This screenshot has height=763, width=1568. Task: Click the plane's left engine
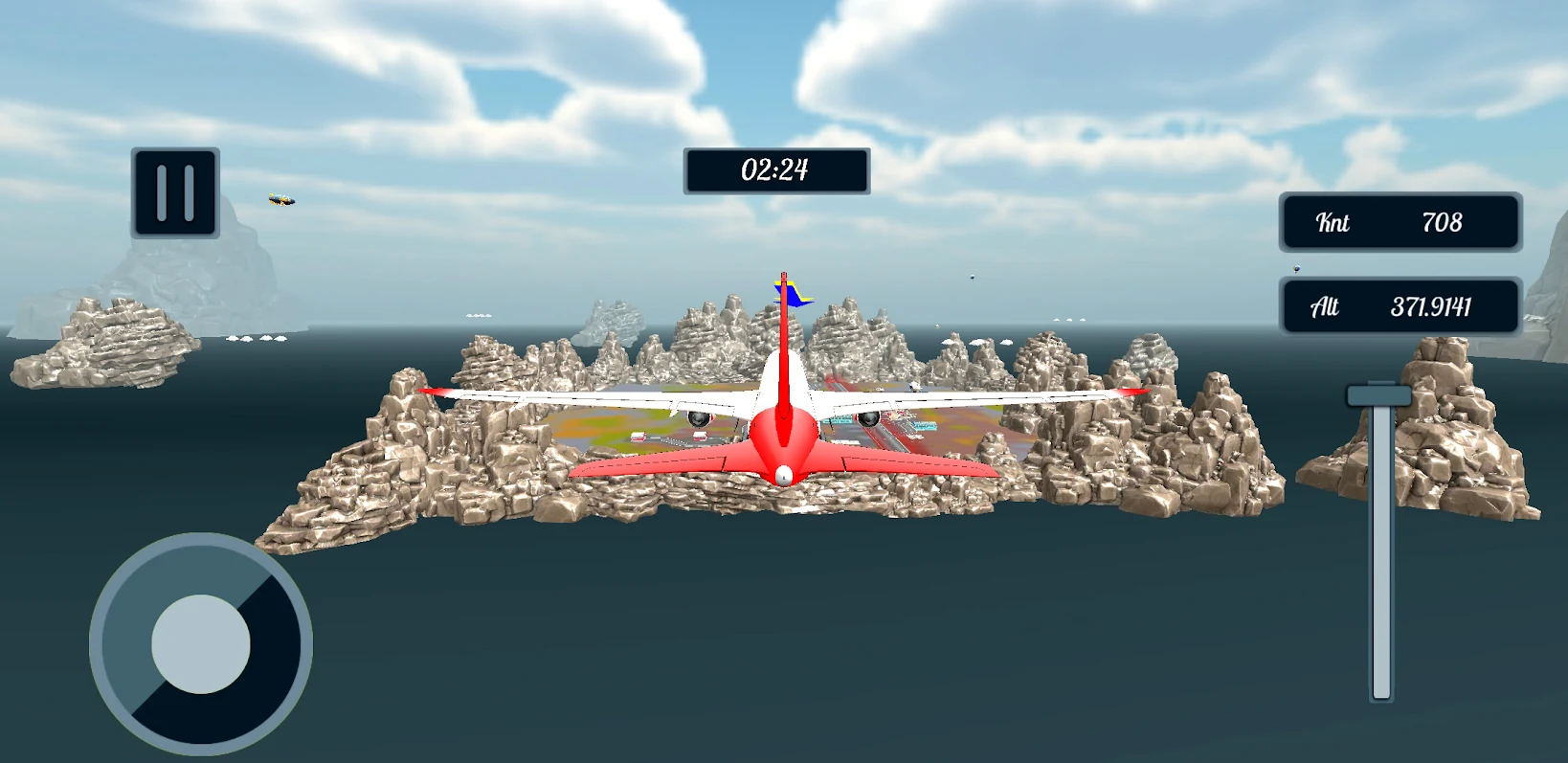(x=698, y=421)
